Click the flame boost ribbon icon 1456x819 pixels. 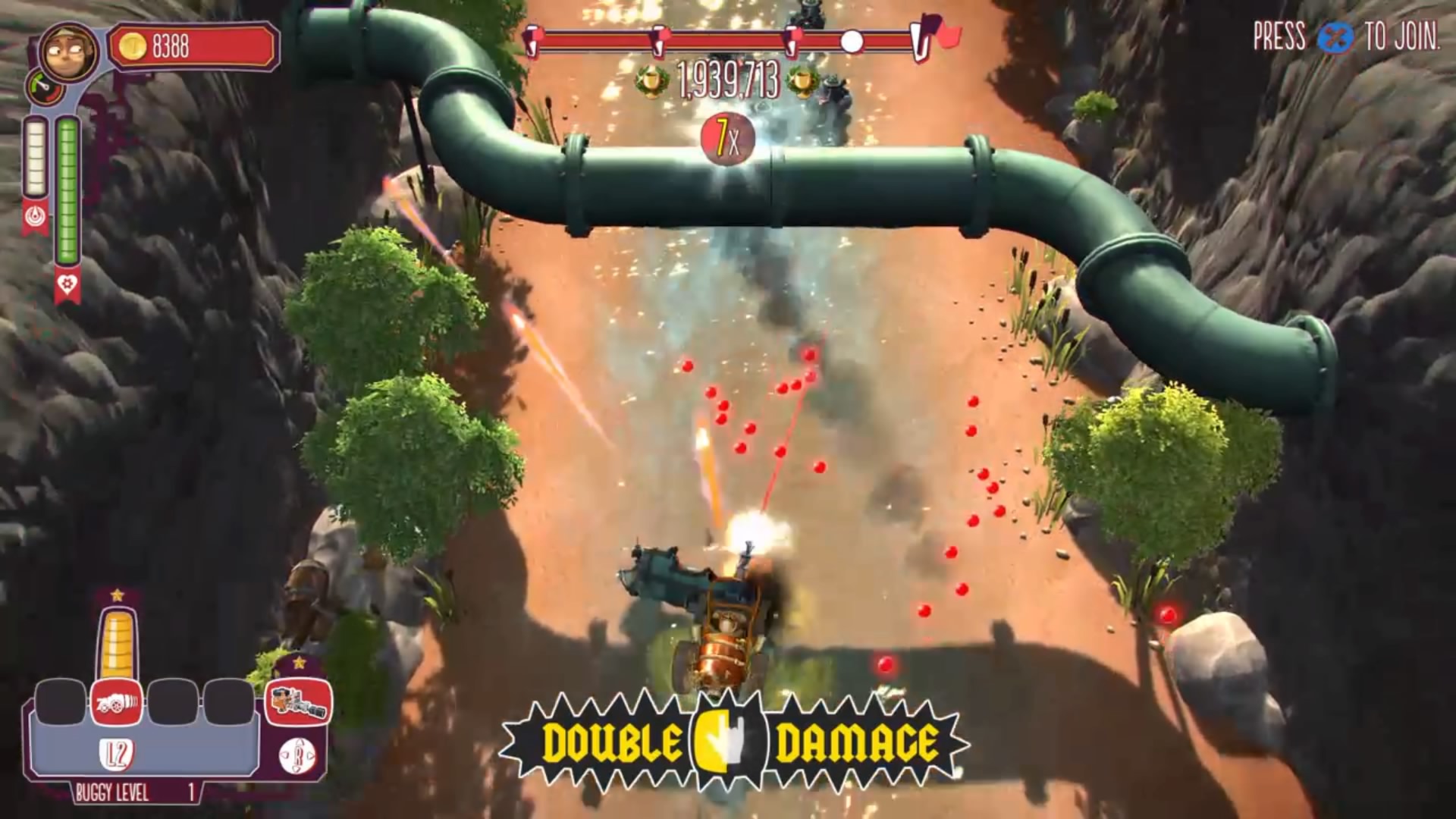pos(35,217)
